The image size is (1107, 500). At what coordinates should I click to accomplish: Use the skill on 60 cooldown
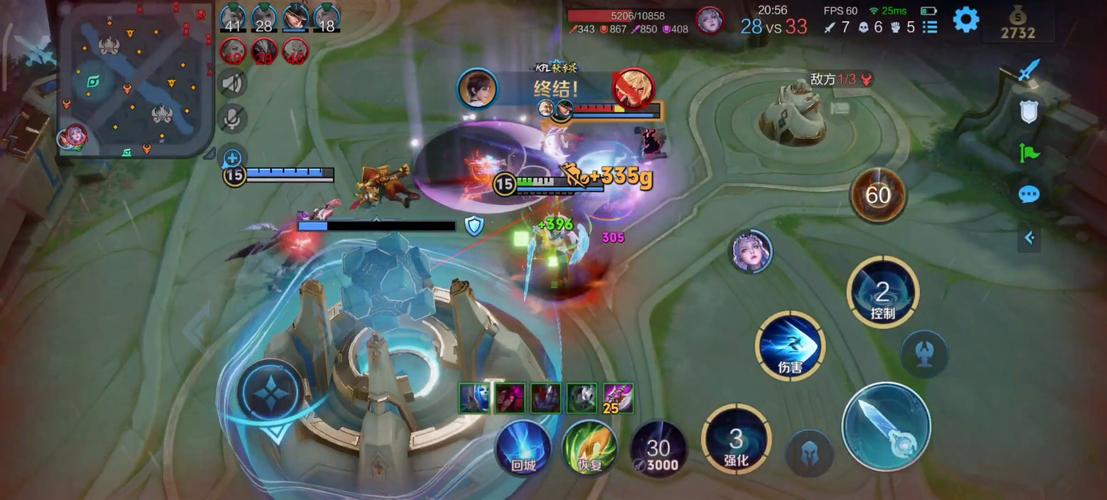[877, 195]
